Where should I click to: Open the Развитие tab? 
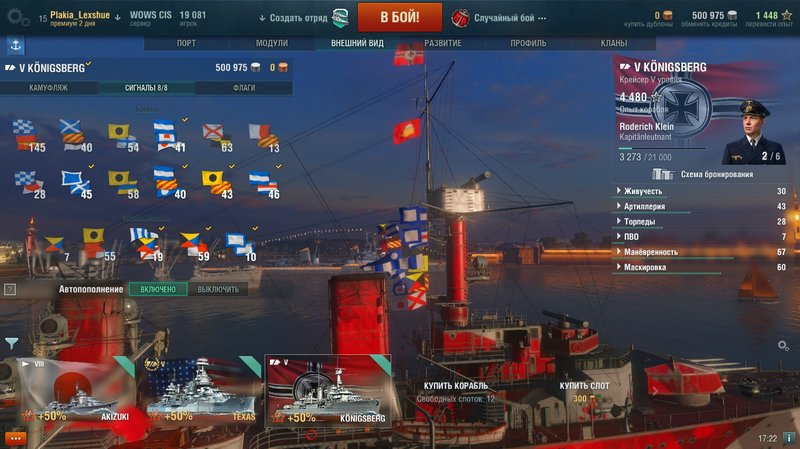[x=442, y=44]
